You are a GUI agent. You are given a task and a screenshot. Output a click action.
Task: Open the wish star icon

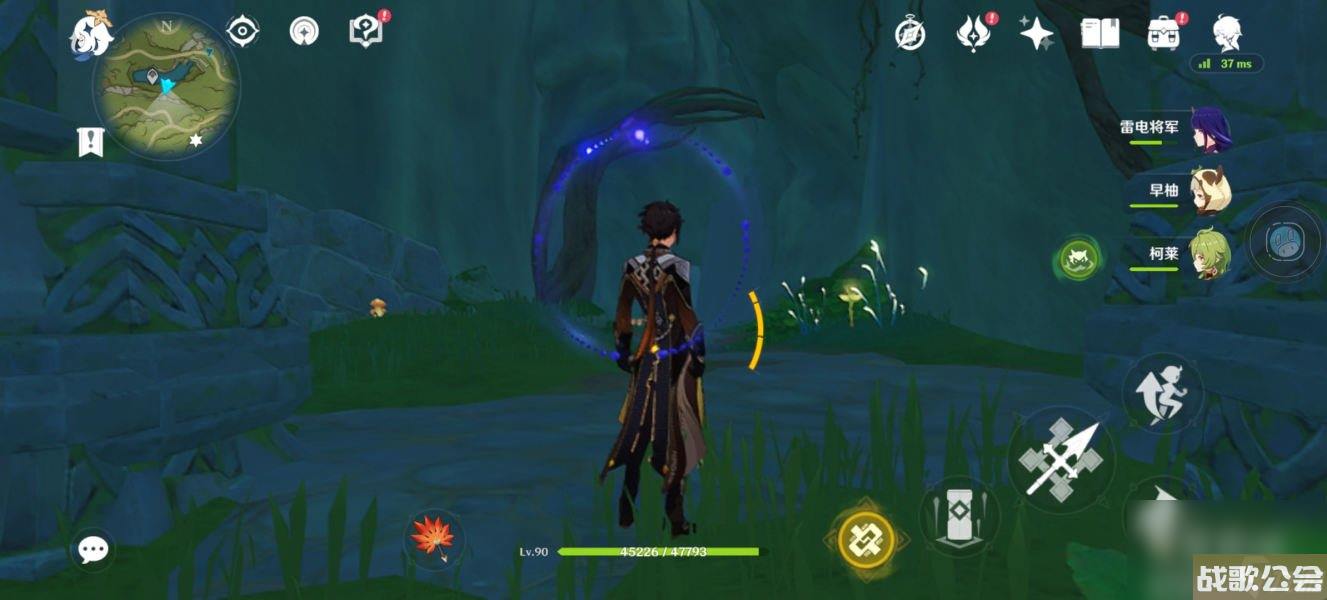coord(1036,34)
